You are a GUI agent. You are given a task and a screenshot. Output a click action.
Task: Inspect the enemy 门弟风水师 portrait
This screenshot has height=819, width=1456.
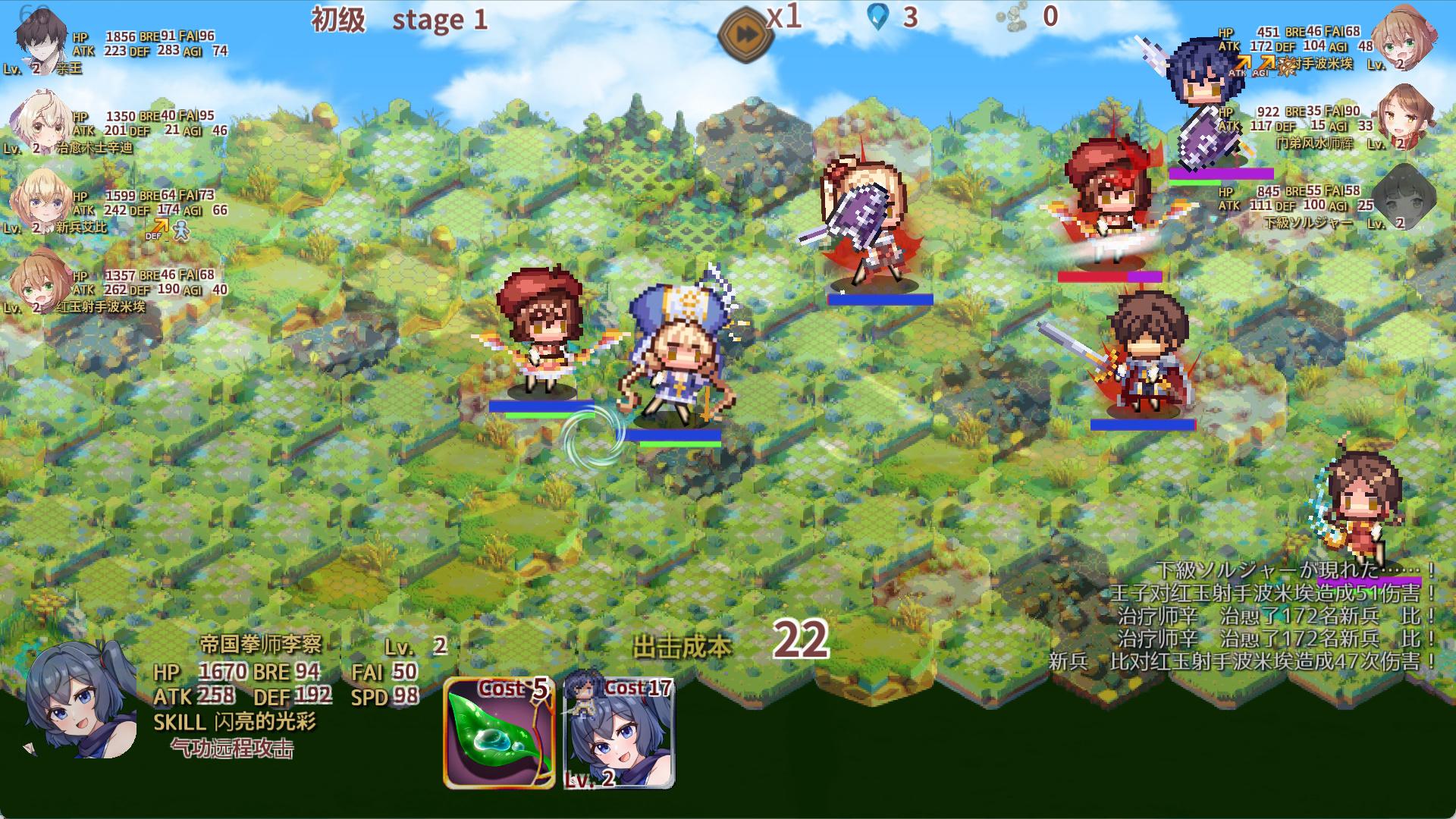click(x=1404, y=118)
